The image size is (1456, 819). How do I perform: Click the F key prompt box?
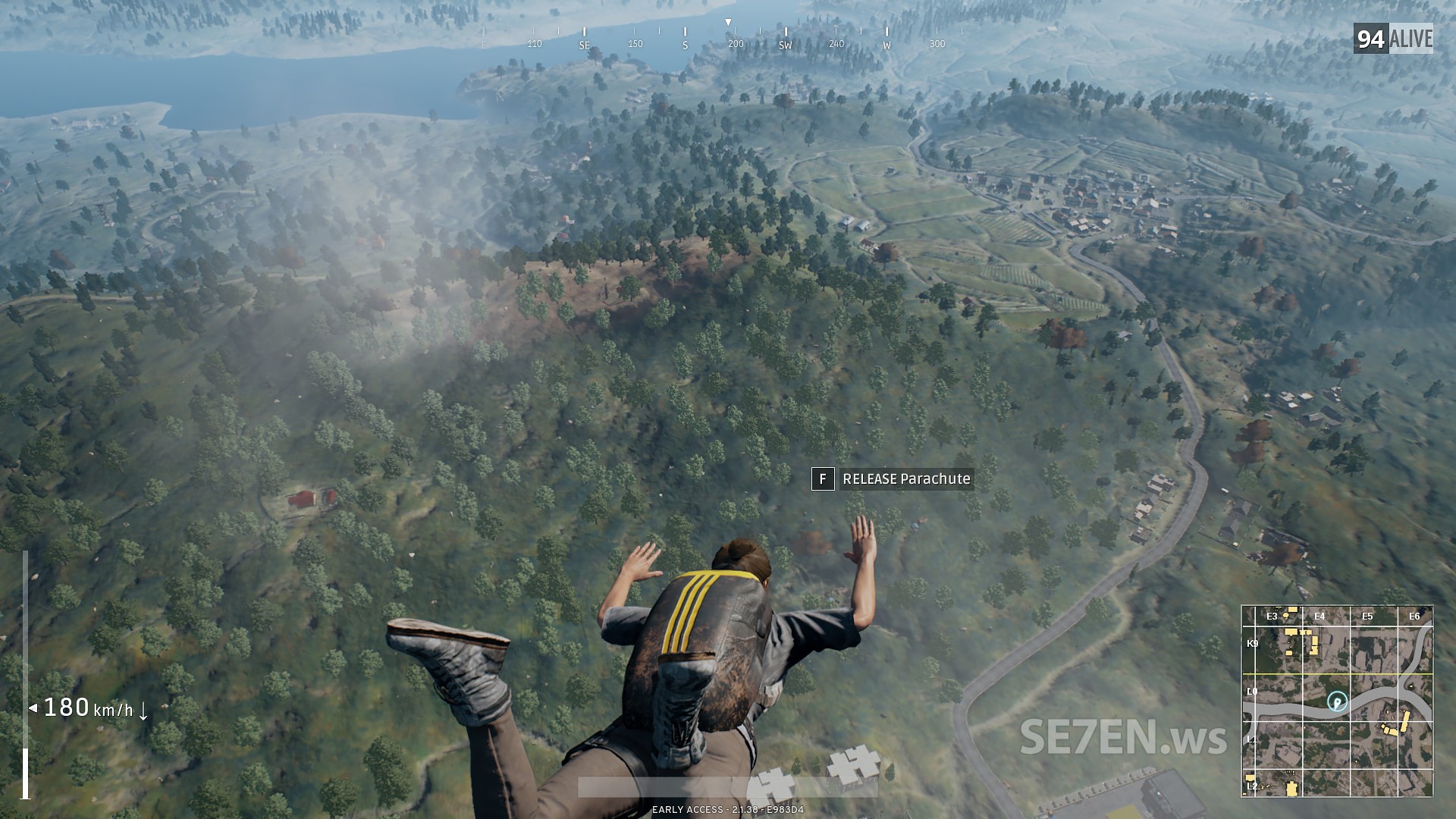pos(824,479)
